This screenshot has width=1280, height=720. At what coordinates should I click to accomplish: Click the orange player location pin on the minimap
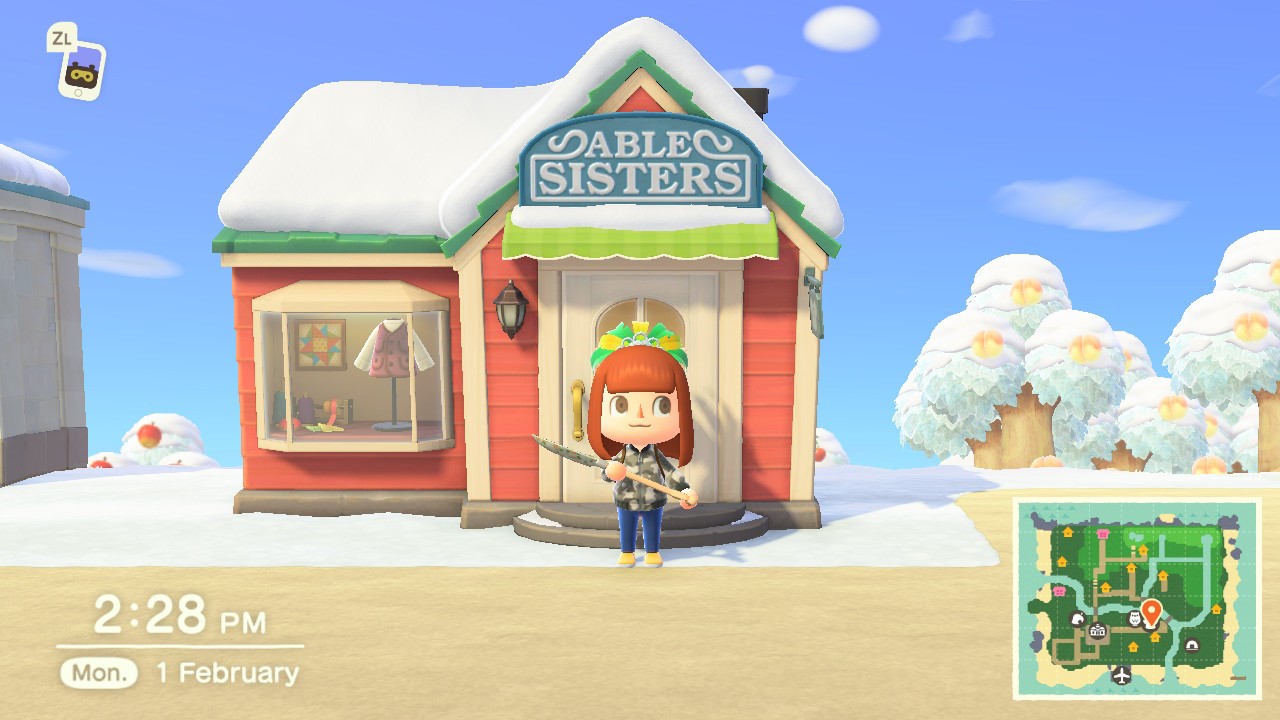(1151, 610)
